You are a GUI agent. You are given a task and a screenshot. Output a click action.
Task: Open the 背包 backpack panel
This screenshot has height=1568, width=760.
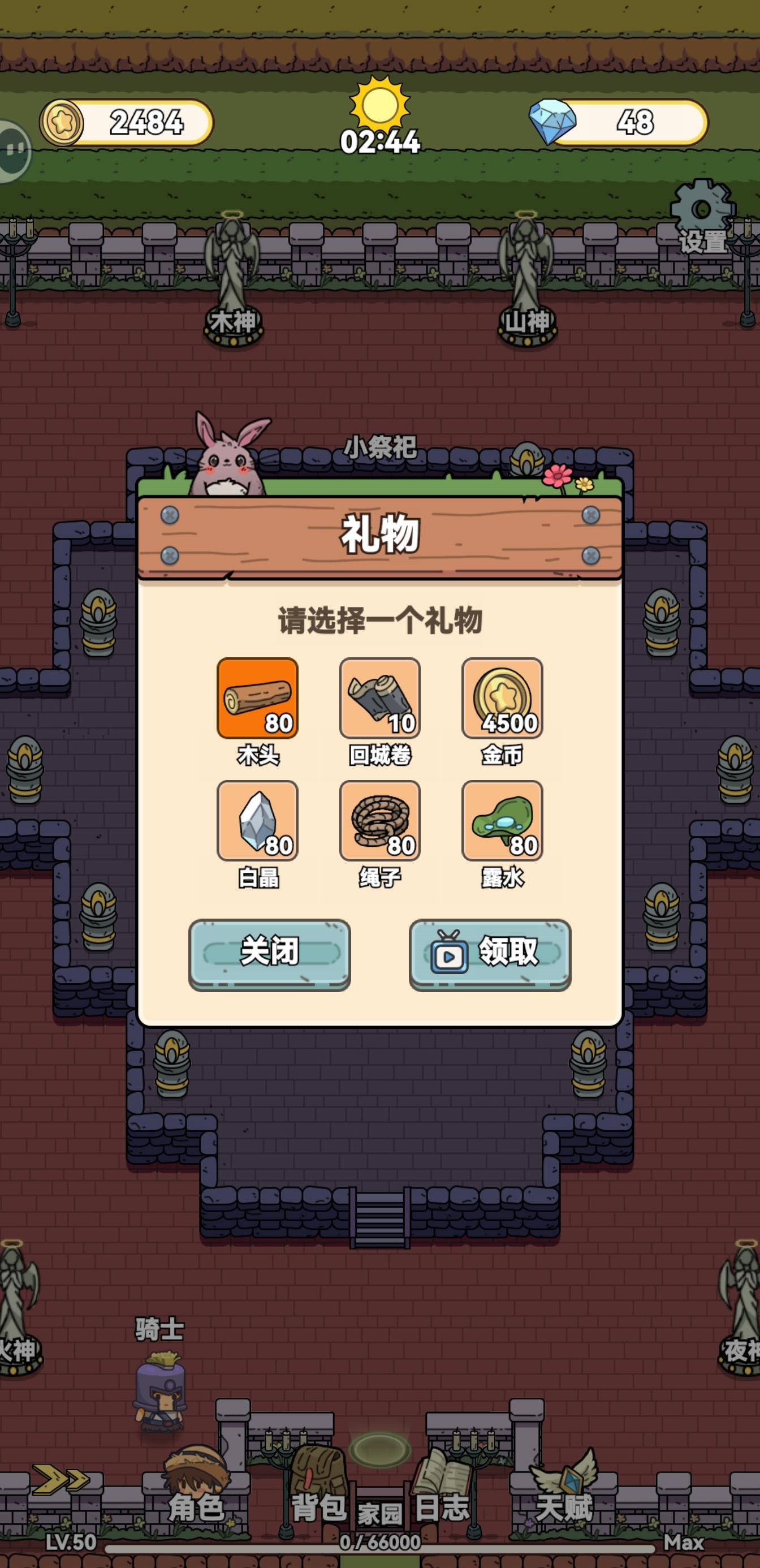point(319,1485)
